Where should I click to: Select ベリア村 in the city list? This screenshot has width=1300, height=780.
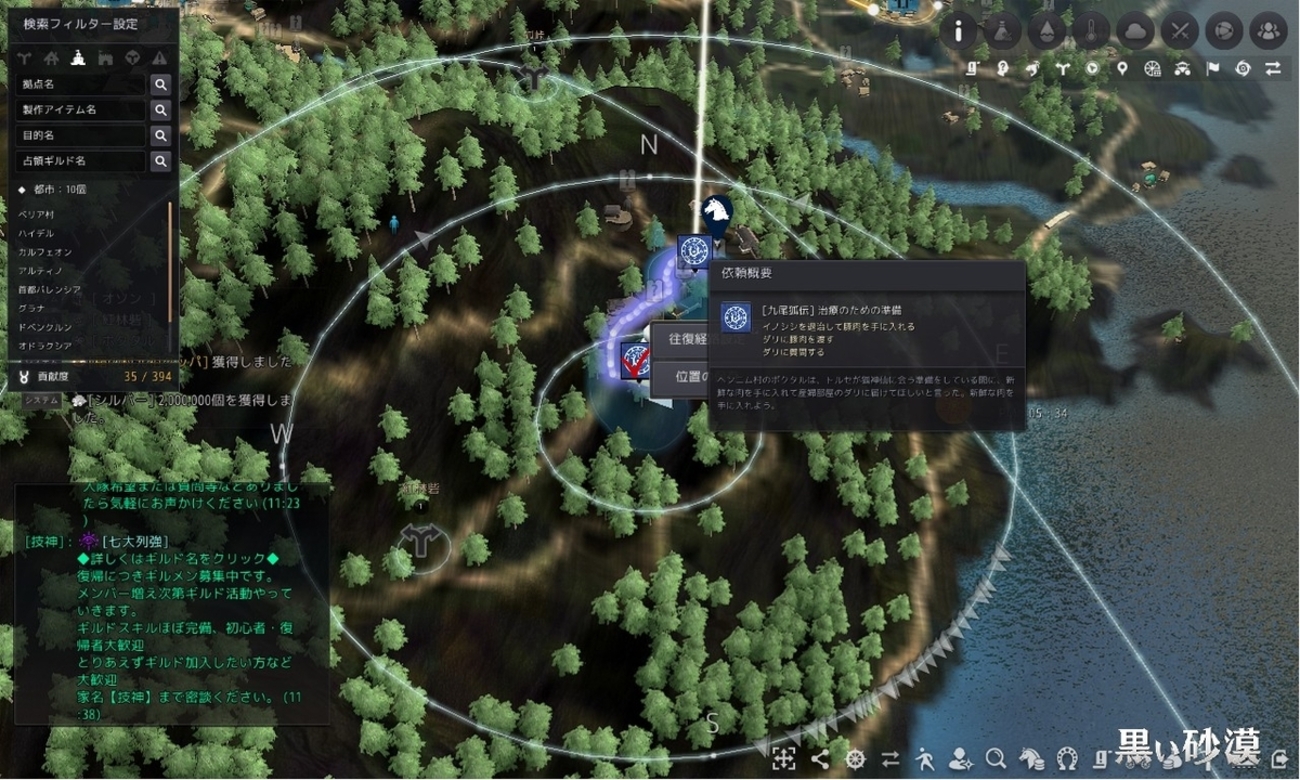(36, 216)
